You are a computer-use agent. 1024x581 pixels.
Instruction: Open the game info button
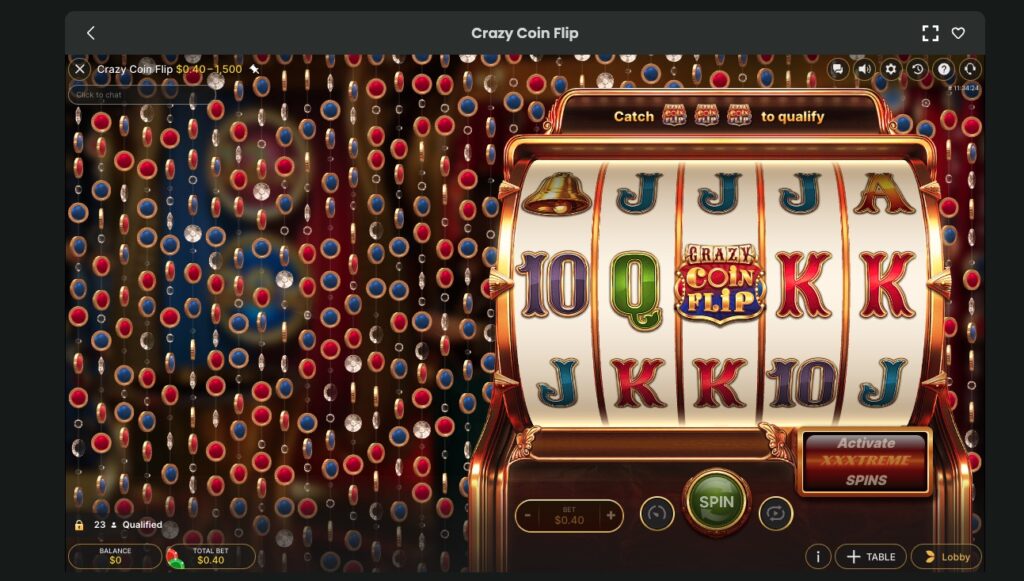pyautogui.click(x=818, y=557)
